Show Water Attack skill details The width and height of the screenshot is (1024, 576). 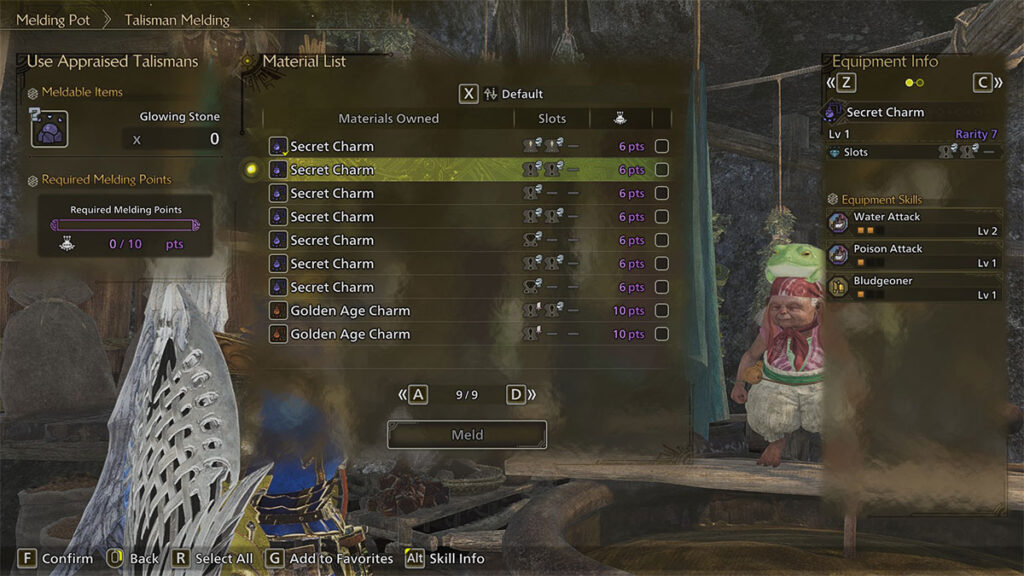(x=914, y=223)
